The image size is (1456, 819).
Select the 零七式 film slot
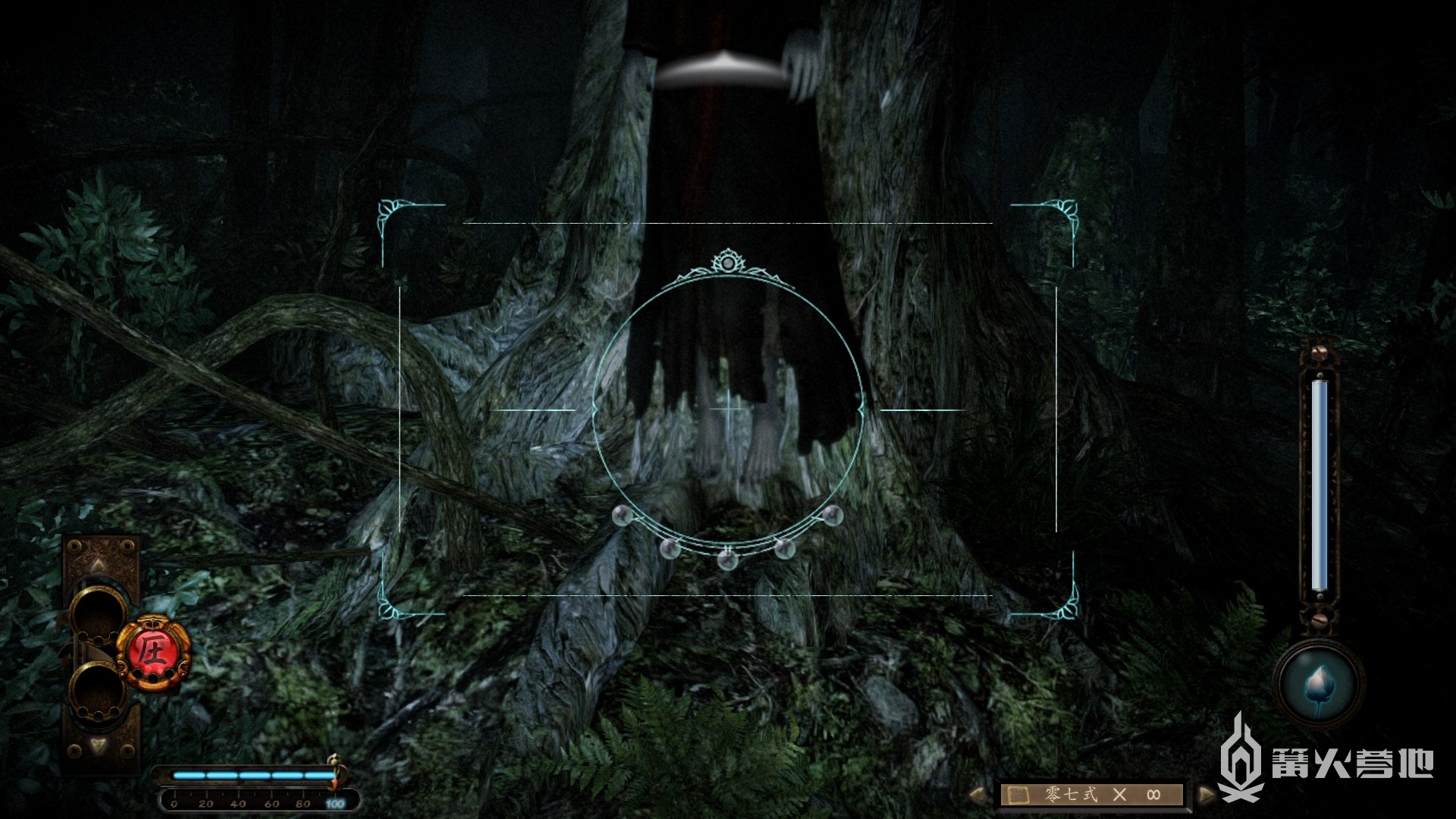pyautogui.click(x=1092, y=795)
